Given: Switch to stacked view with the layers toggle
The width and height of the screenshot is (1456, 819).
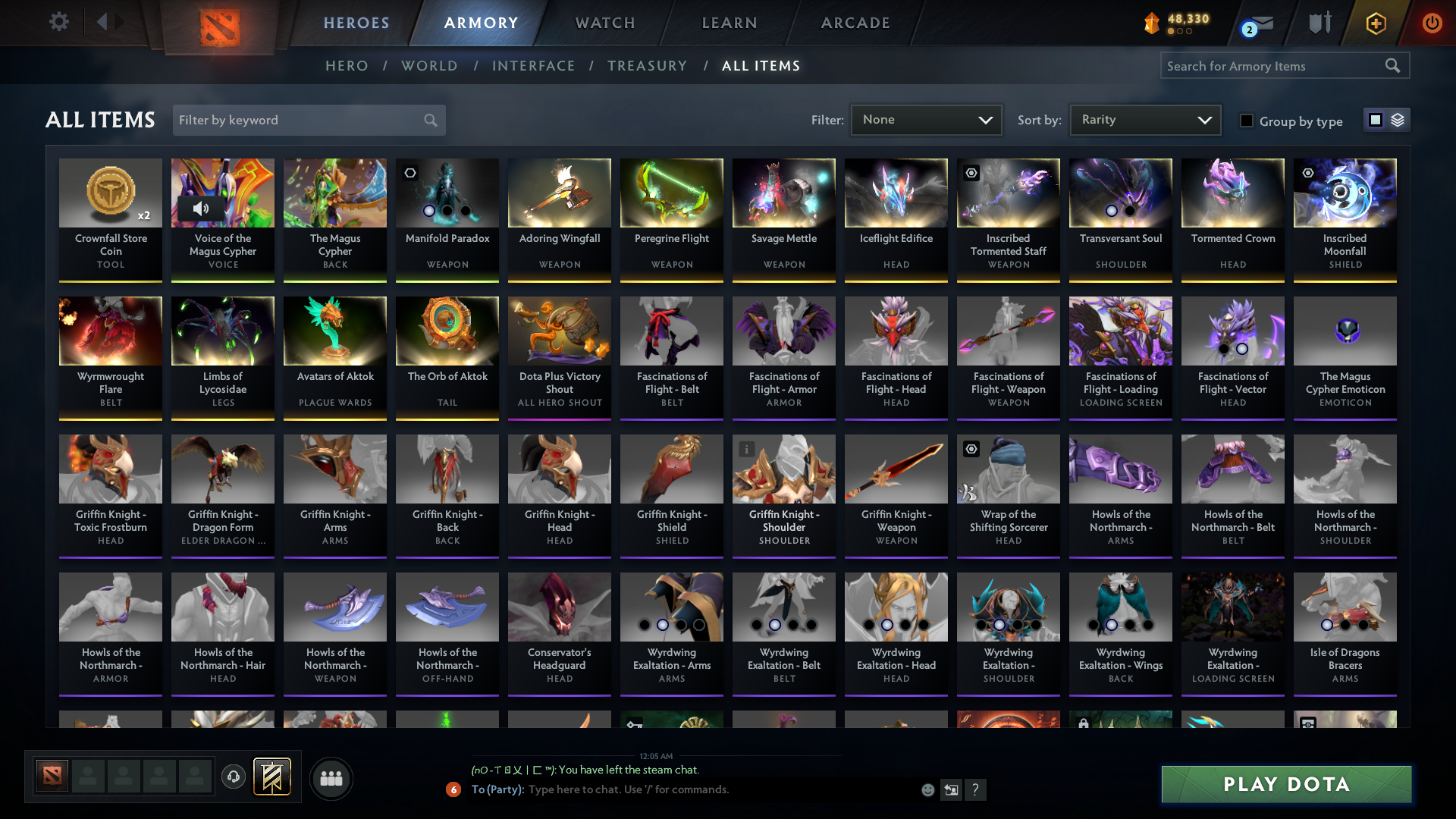Looking at the screenshot, I should point(1398,119).
